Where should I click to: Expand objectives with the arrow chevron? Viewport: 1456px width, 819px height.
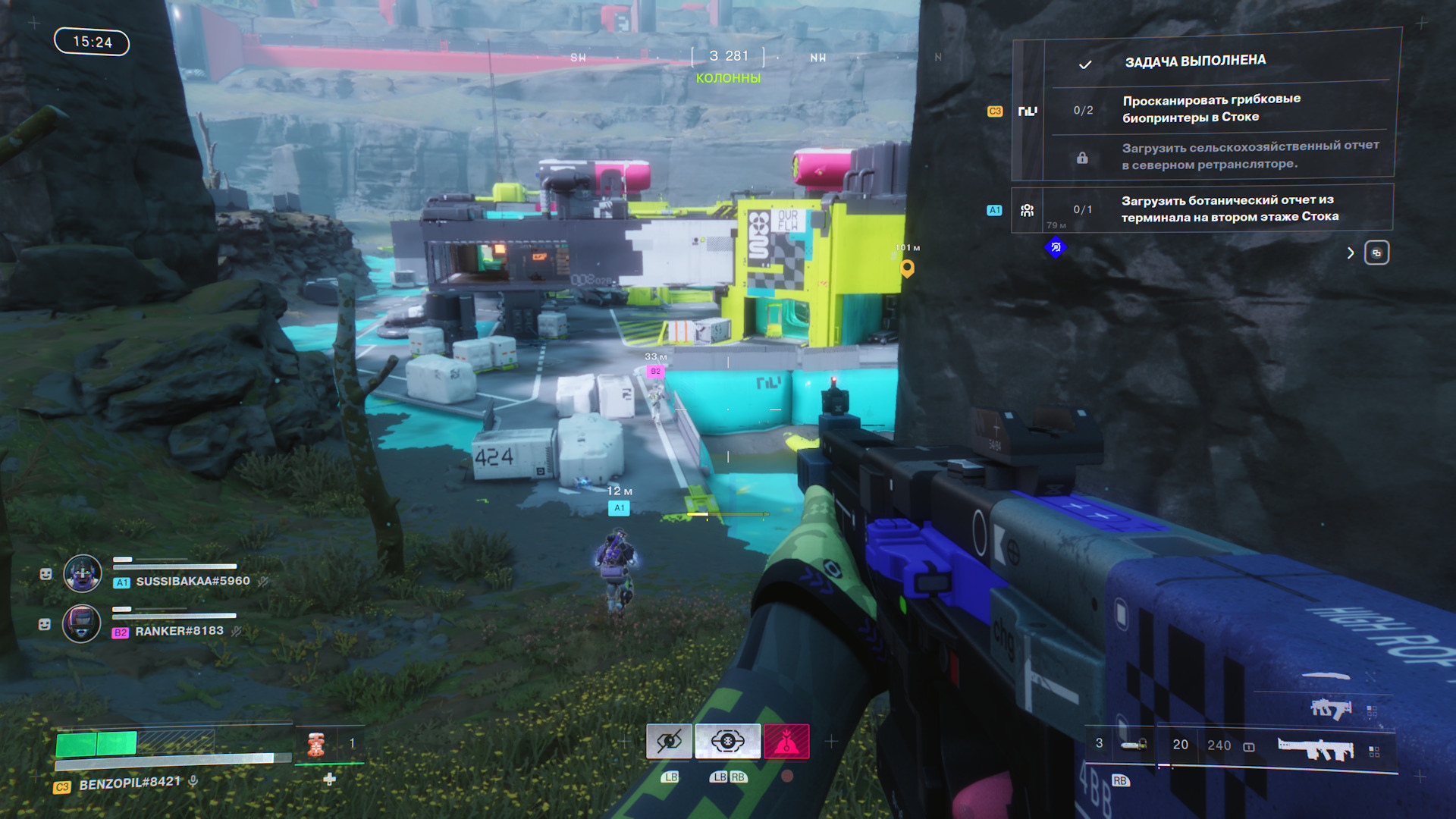1350,253
